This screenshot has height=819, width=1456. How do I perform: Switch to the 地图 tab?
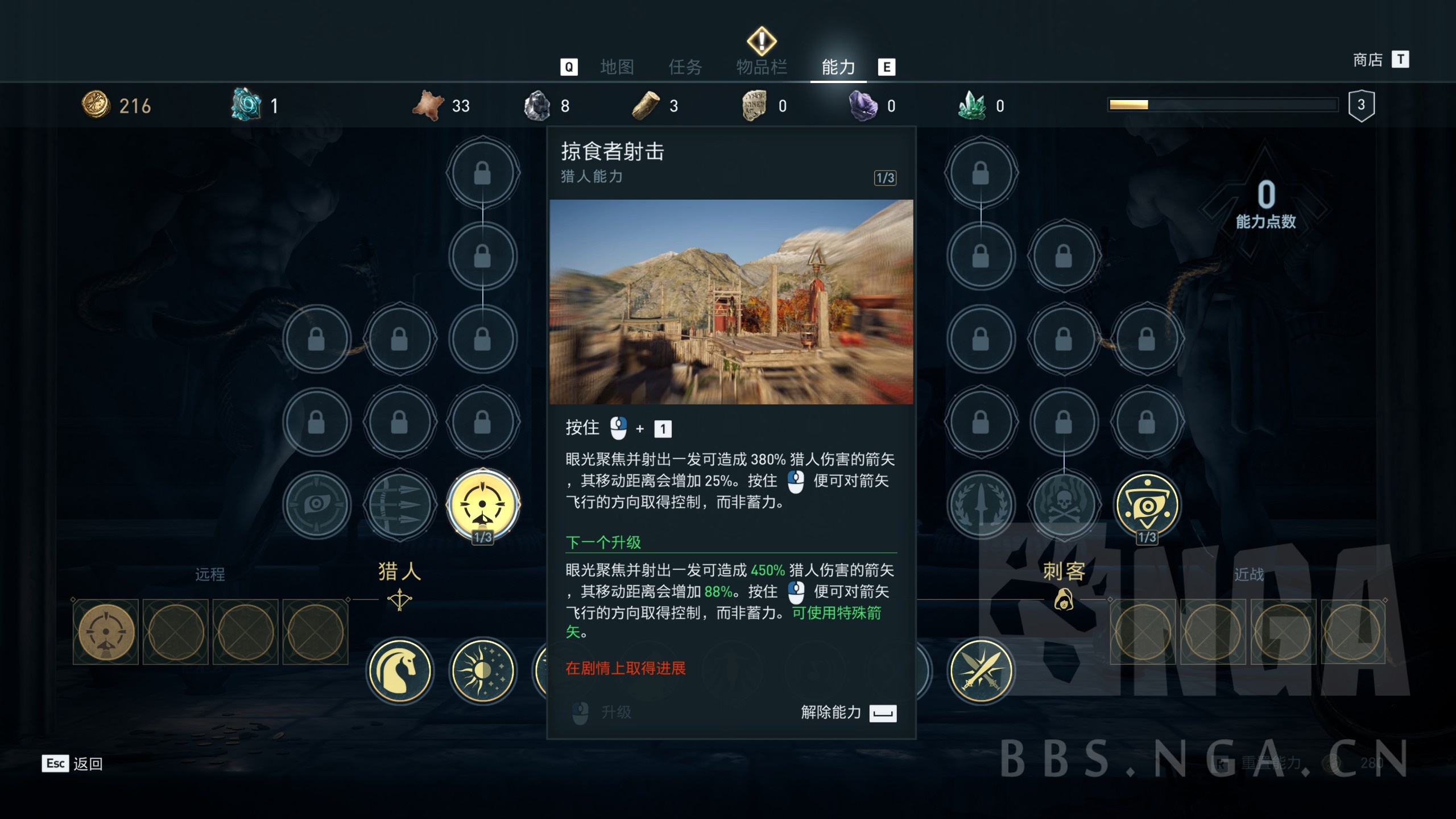point(617,67)
